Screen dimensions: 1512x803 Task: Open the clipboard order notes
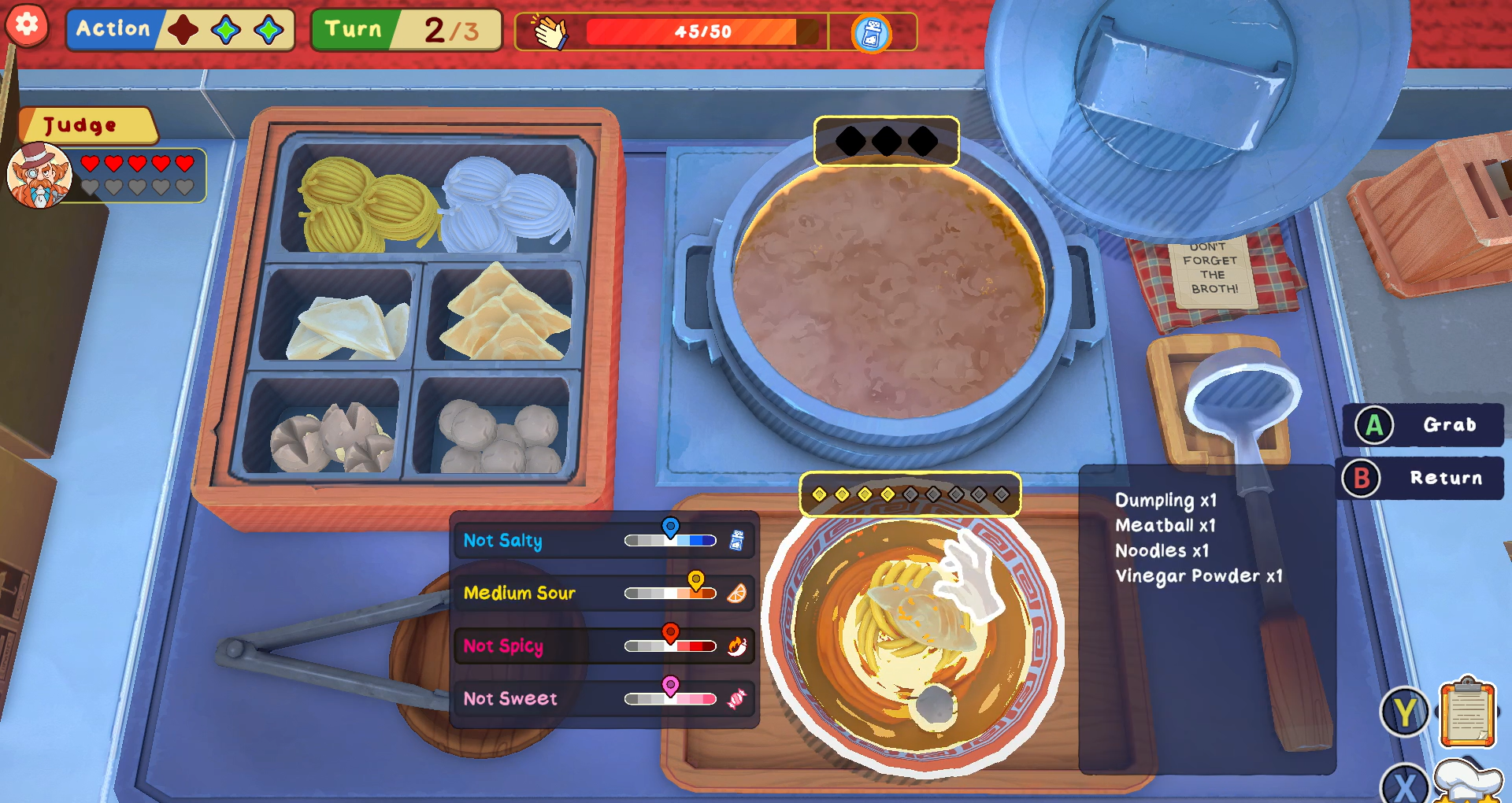tap(1467, 713)
